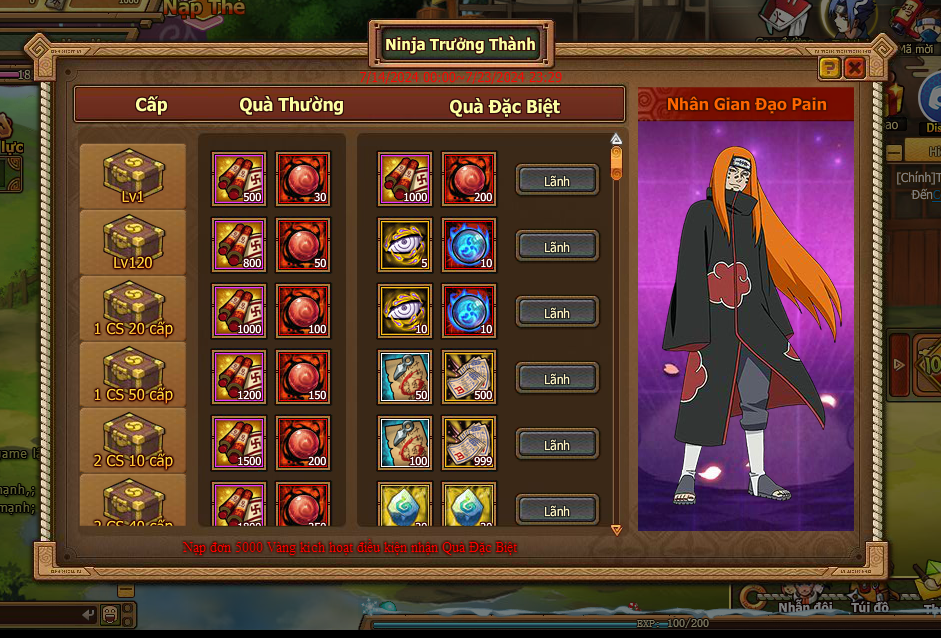View the Rinnegan eye reward showing 5
The width and height of the screenshot is (941, 638).
[x=405, y=245]
